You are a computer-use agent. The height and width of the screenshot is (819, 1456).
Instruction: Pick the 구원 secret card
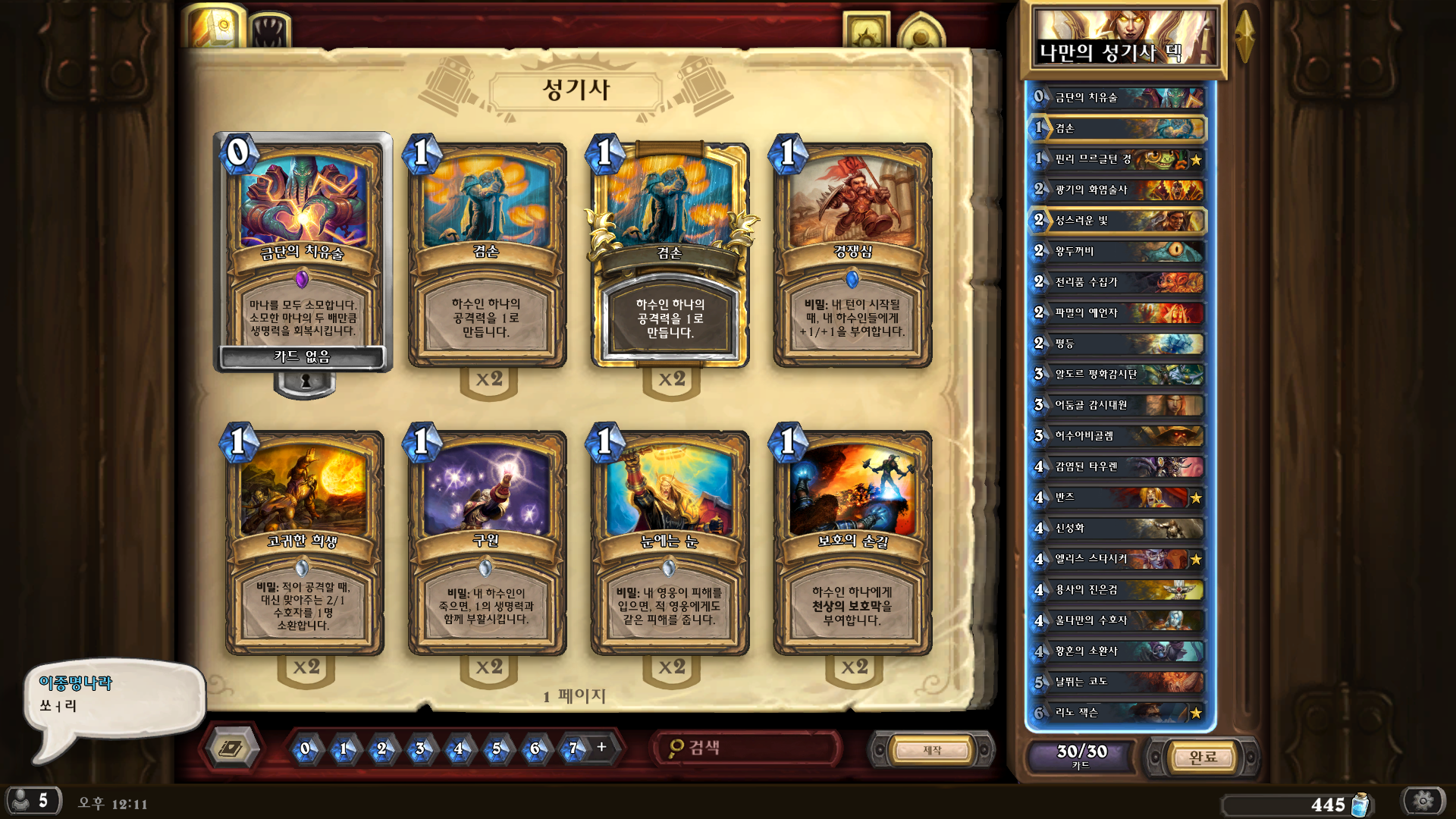[x=486, y=542]
